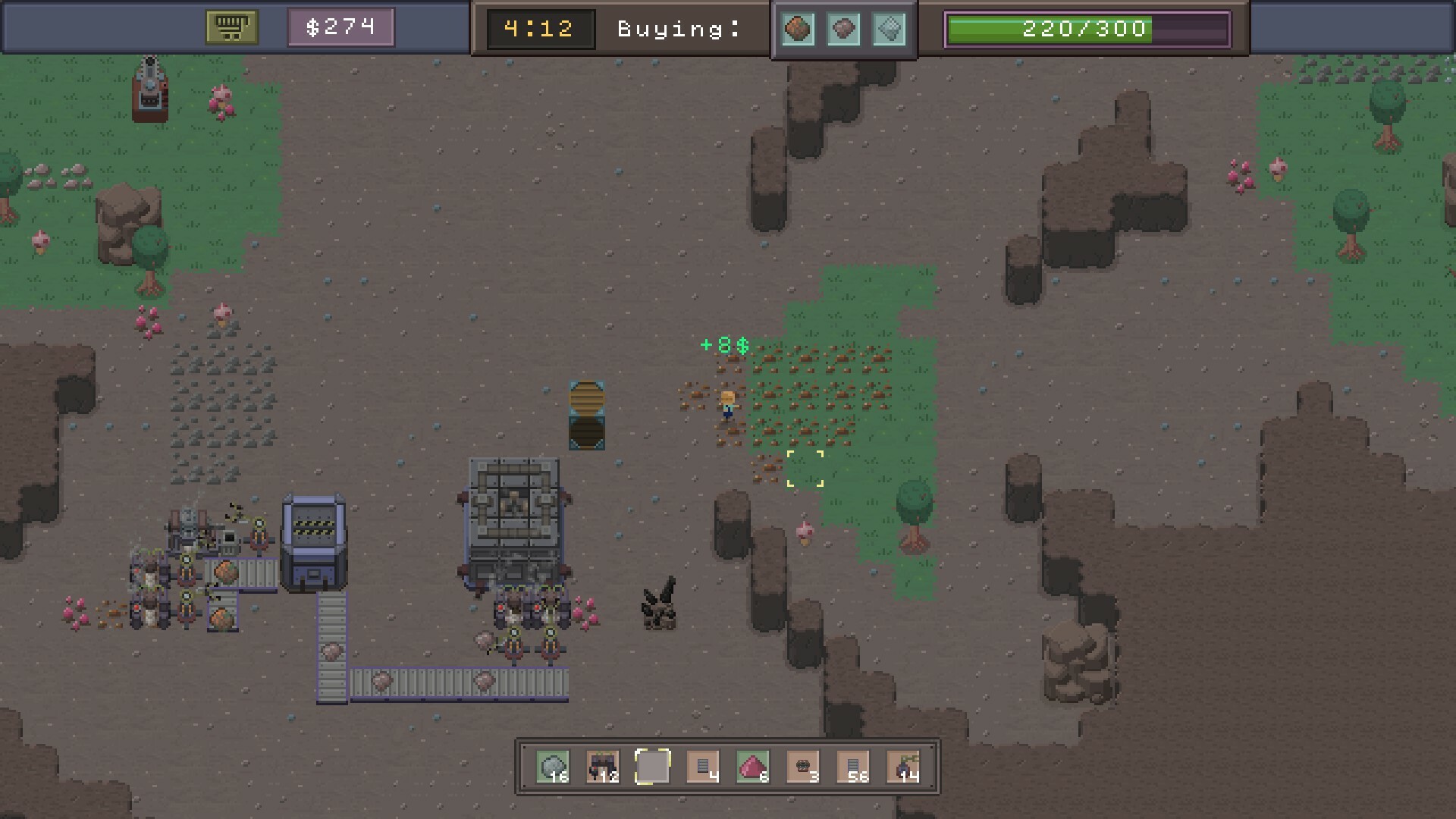Select the drilling machine item showing 12 count
This screenshot has width=1456, height=819.
[604, 767]
